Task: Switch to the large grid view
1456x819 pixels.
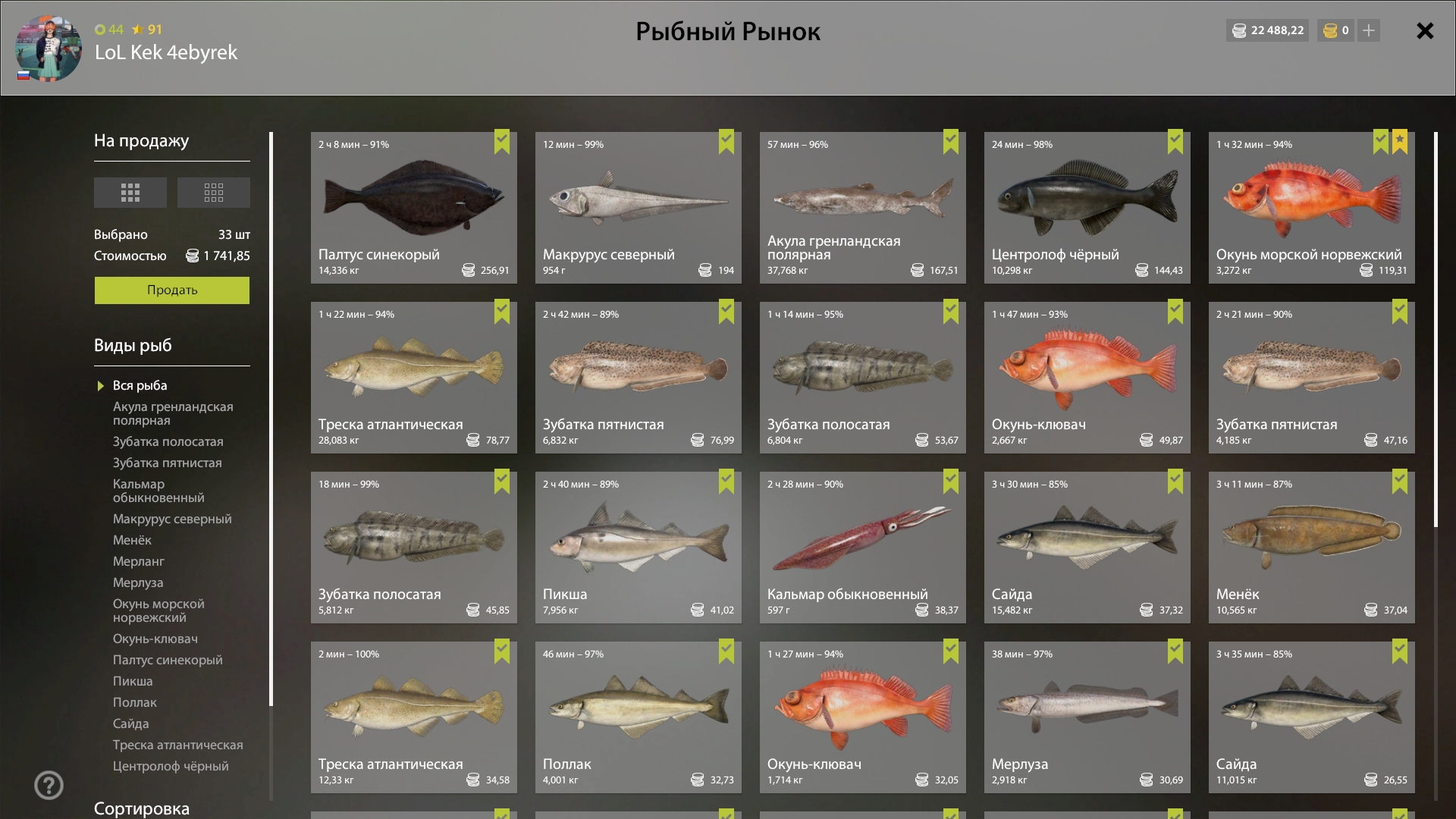Action: [x=130, y=193]
